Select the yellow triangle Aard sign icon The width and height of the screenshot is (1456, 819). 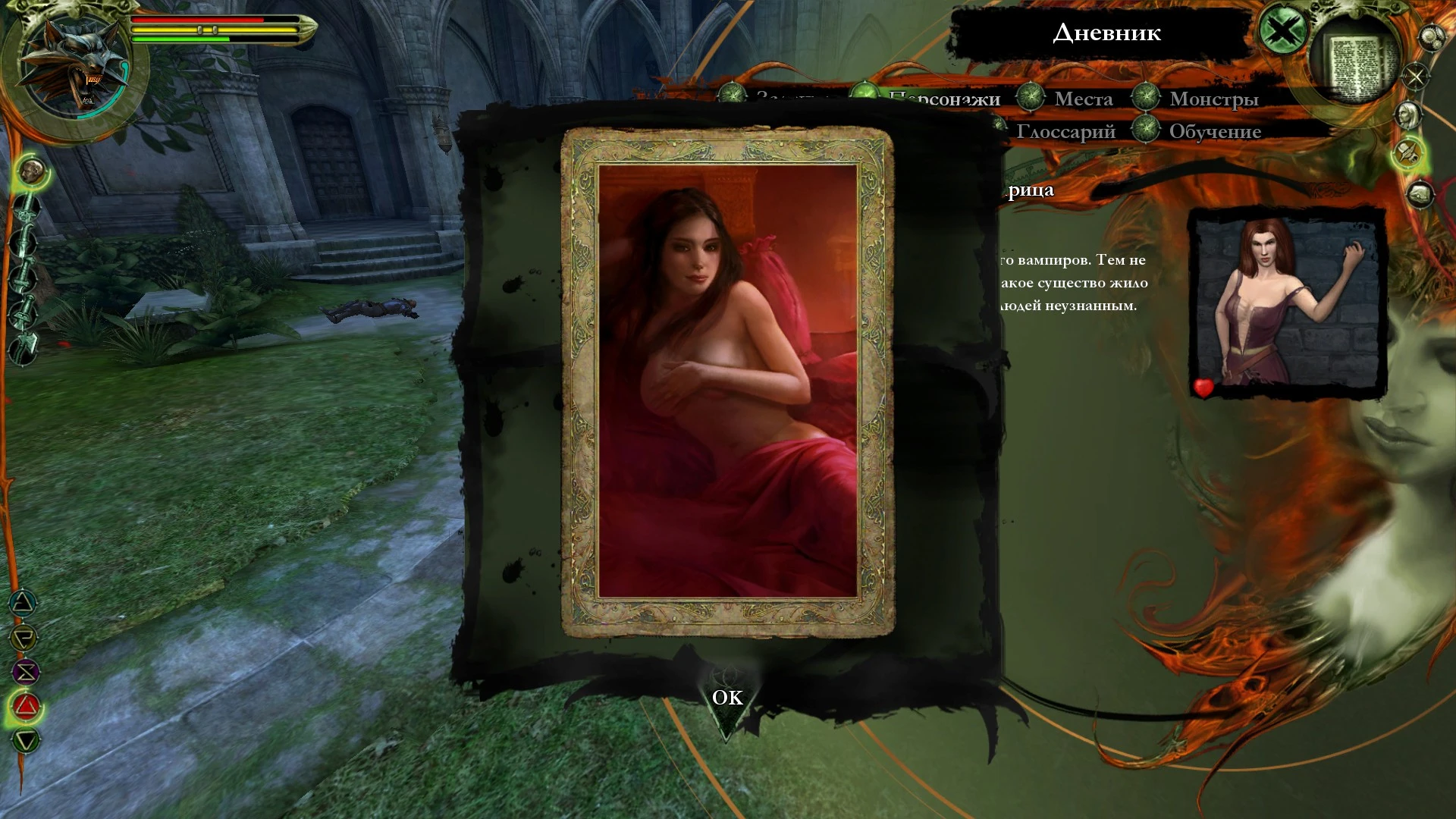click(x=24, y=637)
